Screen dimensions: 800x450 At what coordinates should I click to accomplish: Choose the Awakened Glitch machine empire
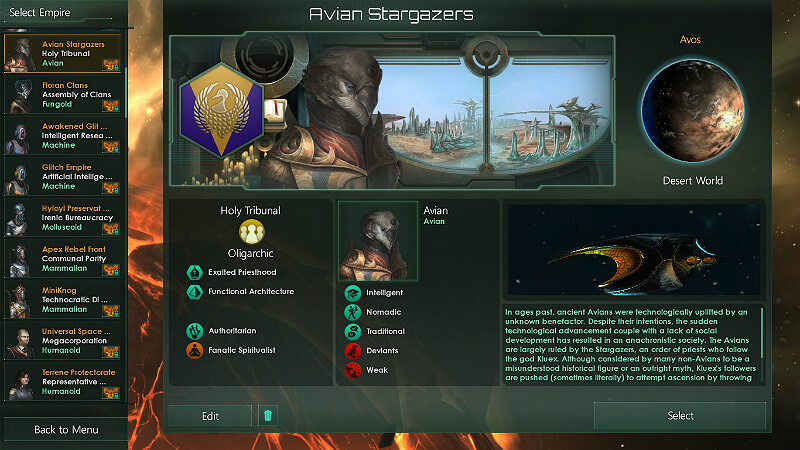[x=64, y=134]
